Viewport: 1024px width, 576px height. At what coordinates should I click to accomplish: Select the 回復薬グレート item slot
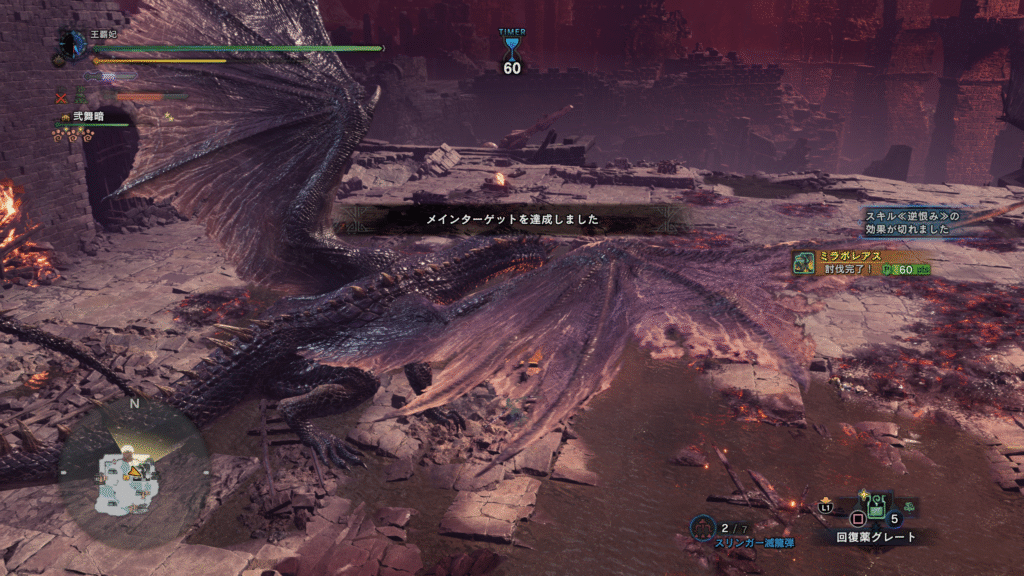(x=875, y=509)
